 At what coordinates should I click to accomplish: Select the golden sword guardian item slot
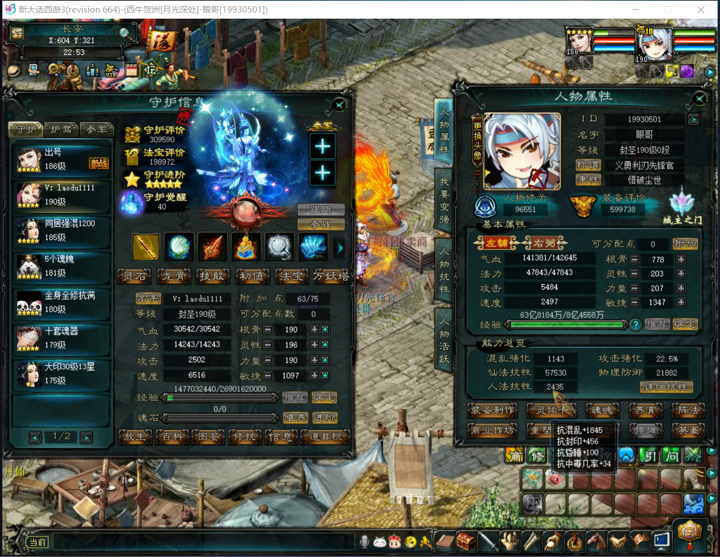[146, 246]
